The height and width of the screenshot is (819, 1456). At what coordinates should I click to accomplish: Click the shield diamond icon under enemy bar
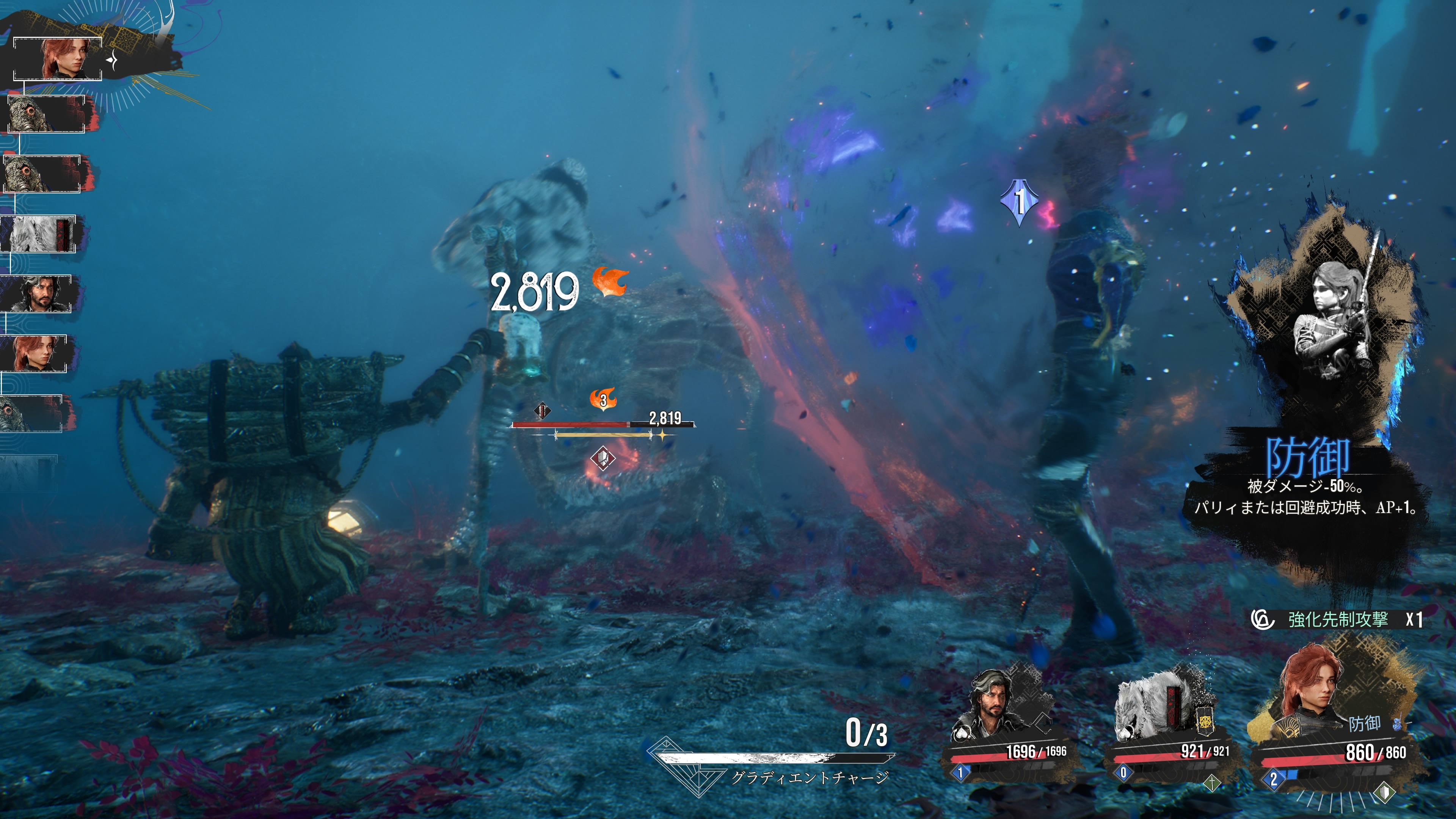pyautogui.click(x=602, y=458)
